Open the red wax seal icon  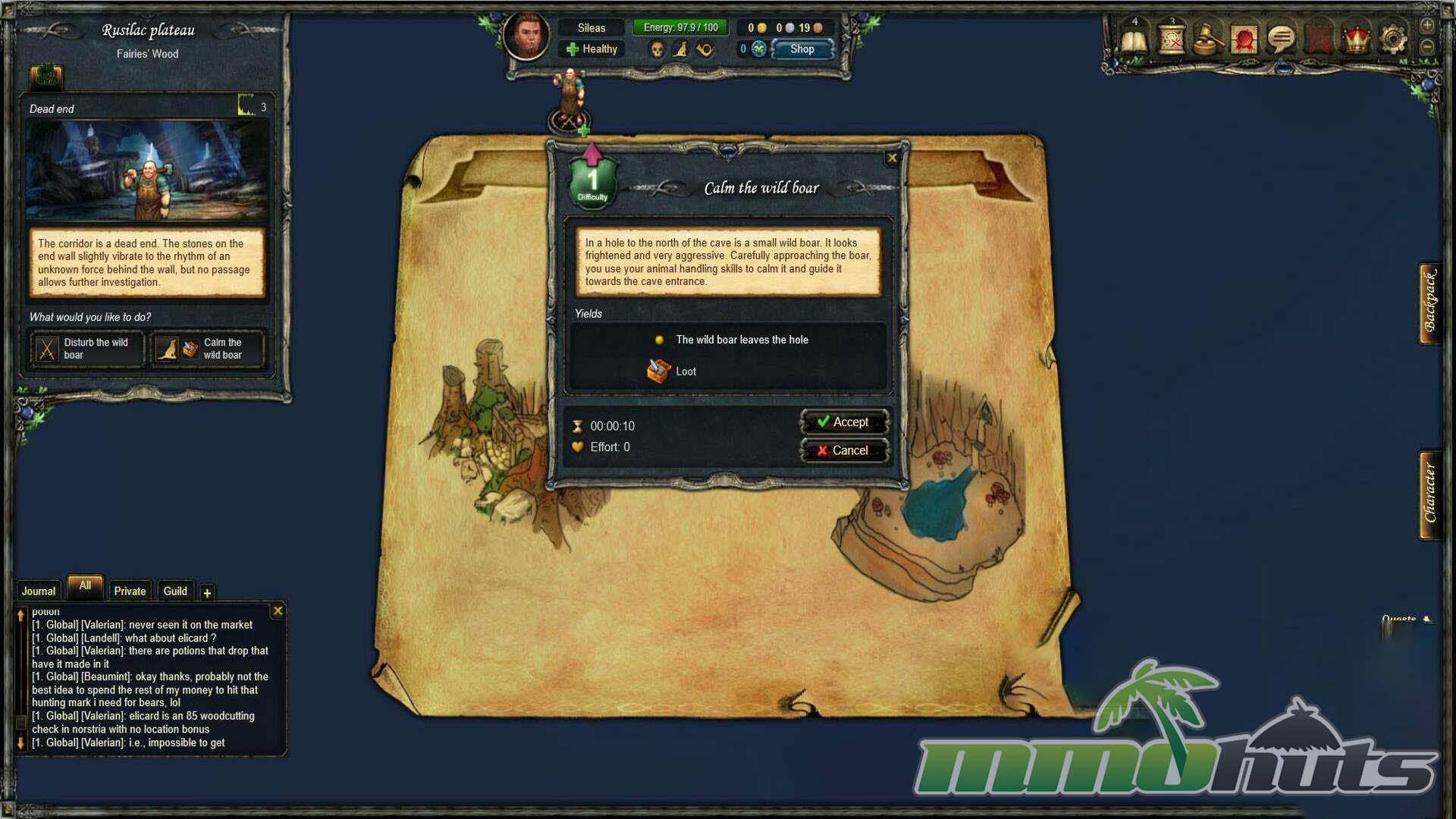(x=1244, y=39)
